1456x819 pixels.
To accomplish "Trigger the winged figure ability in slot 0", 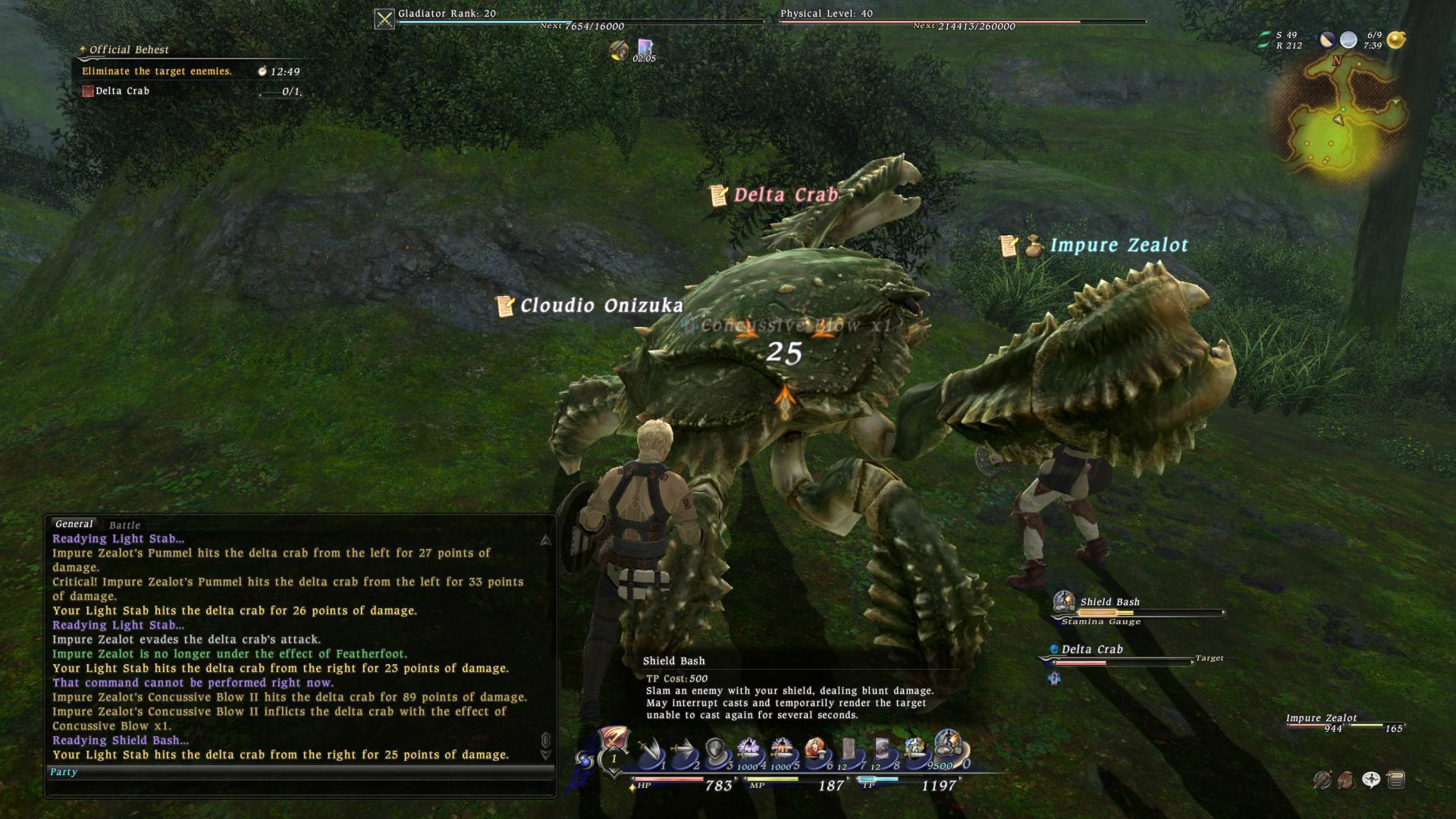I will coord(948,746).
